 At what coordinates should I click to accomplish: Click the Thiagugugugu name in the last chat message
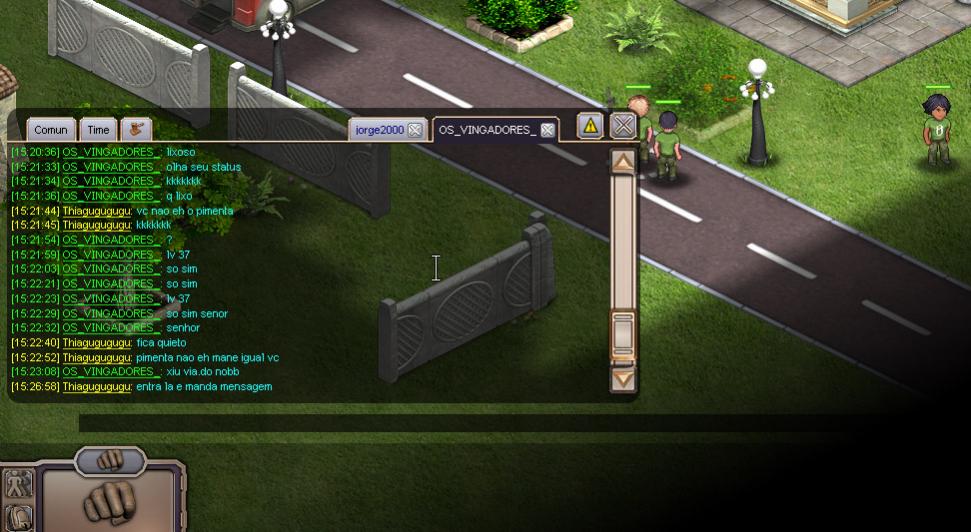(97, 387)
